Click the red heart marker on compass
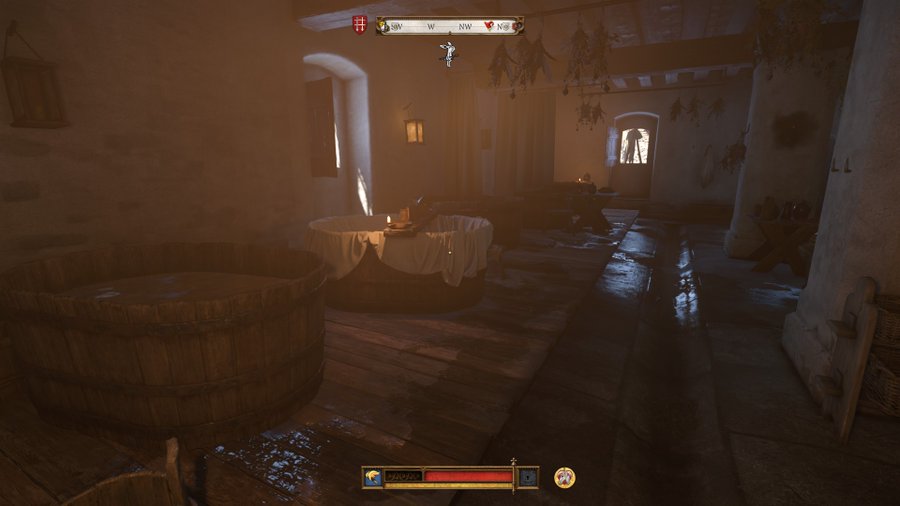900x506 pixels. click(491, 26)
